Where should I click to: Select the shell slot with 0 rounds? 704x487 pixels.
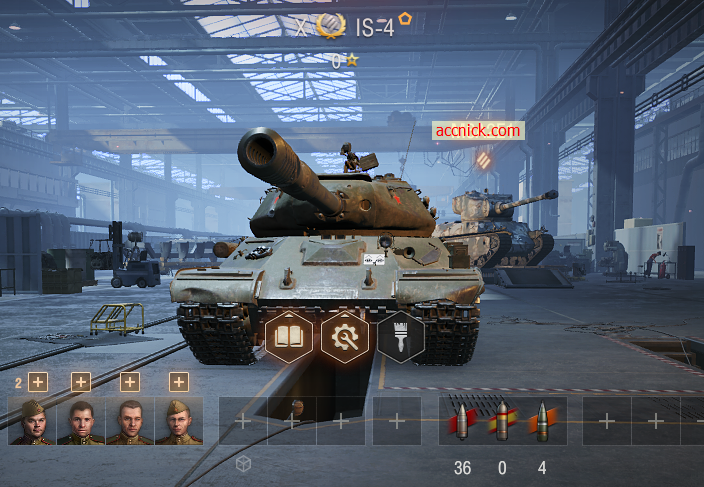click(502, 421)
